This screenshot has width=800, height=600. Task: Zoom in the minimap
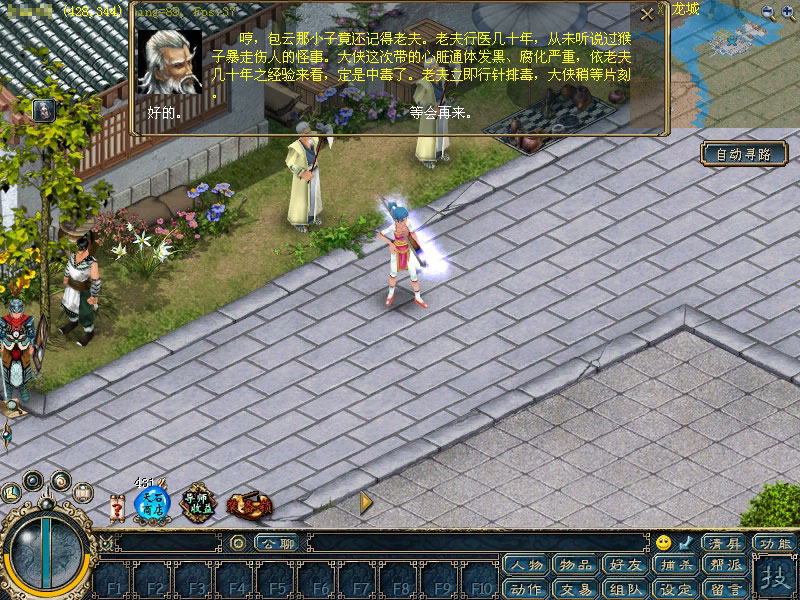click(789, 12)
